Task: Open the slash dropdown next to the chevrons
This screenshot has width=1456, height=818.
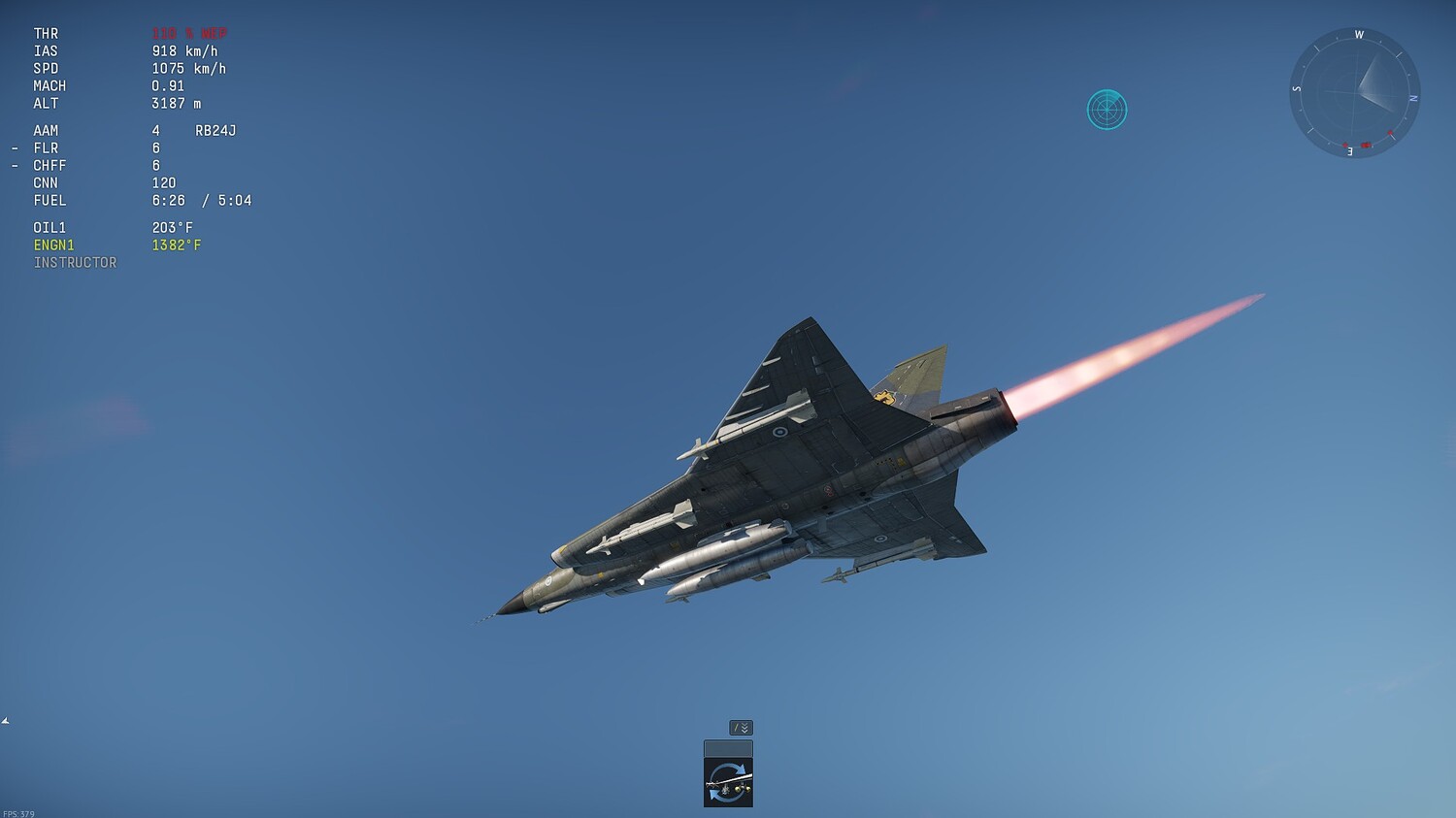Action: [735, 727]
